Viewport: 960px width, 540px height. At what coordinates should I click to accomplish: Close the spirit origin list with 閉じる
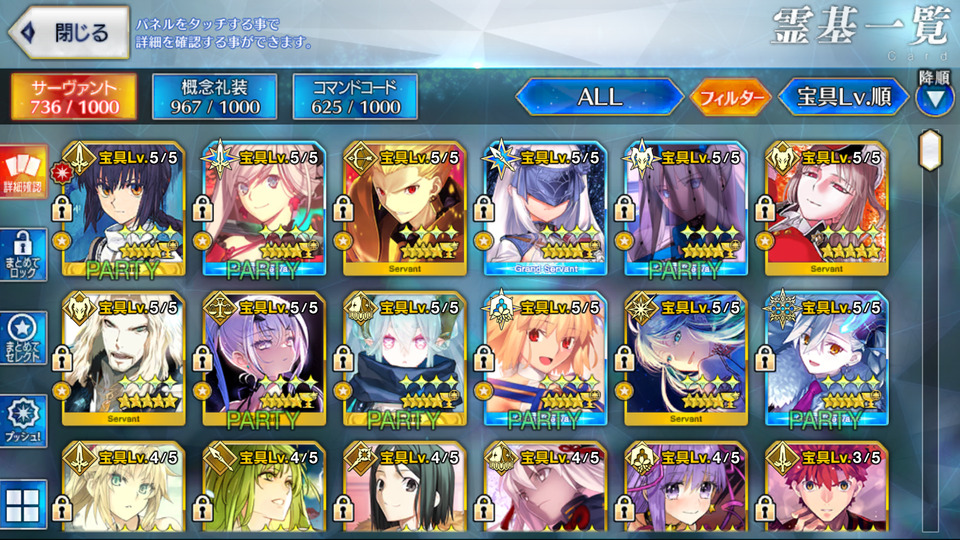click(x=68, y=33)
